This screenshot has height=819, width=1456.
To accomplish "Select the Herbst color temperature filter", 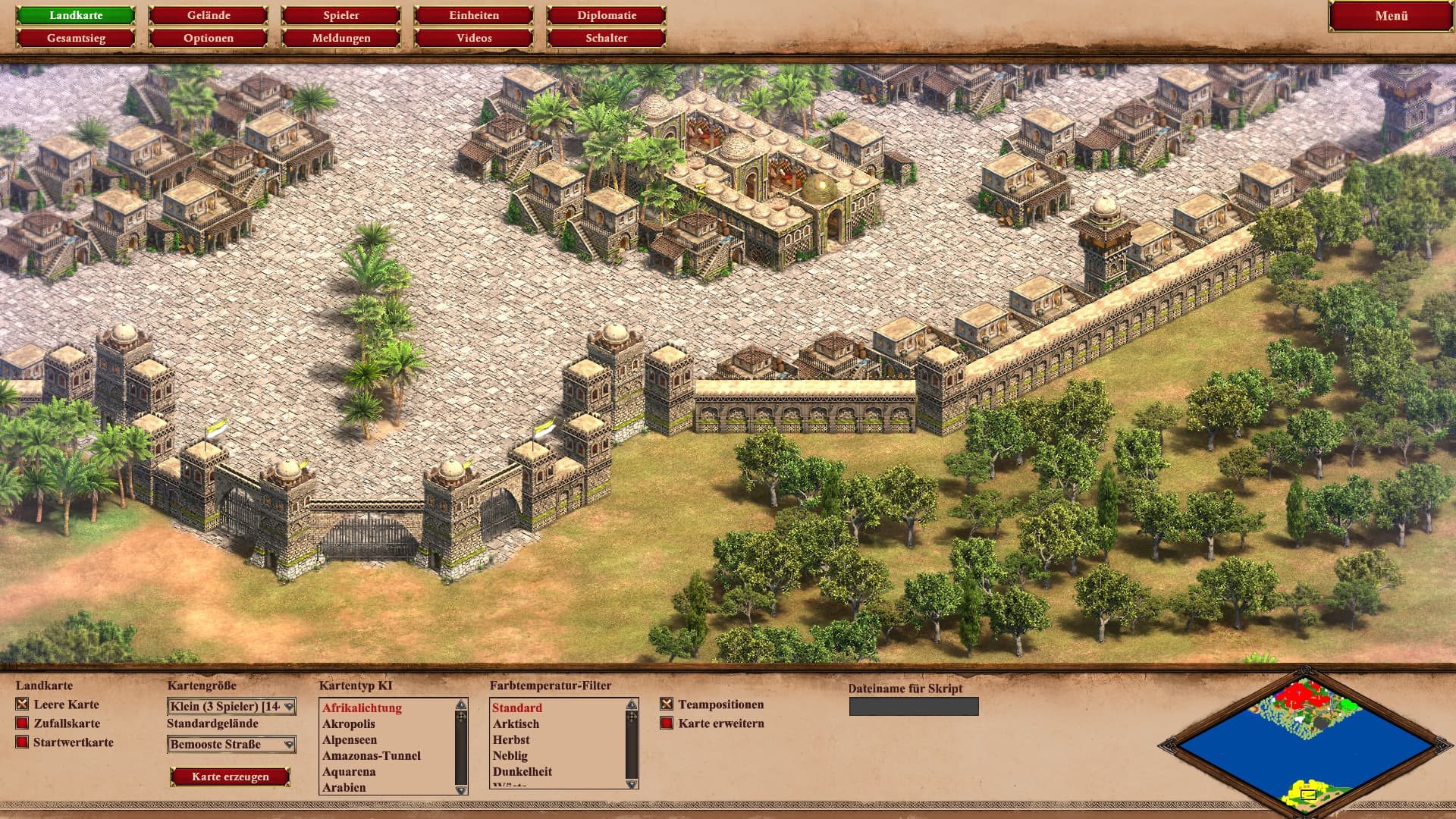I will point(511,740).
